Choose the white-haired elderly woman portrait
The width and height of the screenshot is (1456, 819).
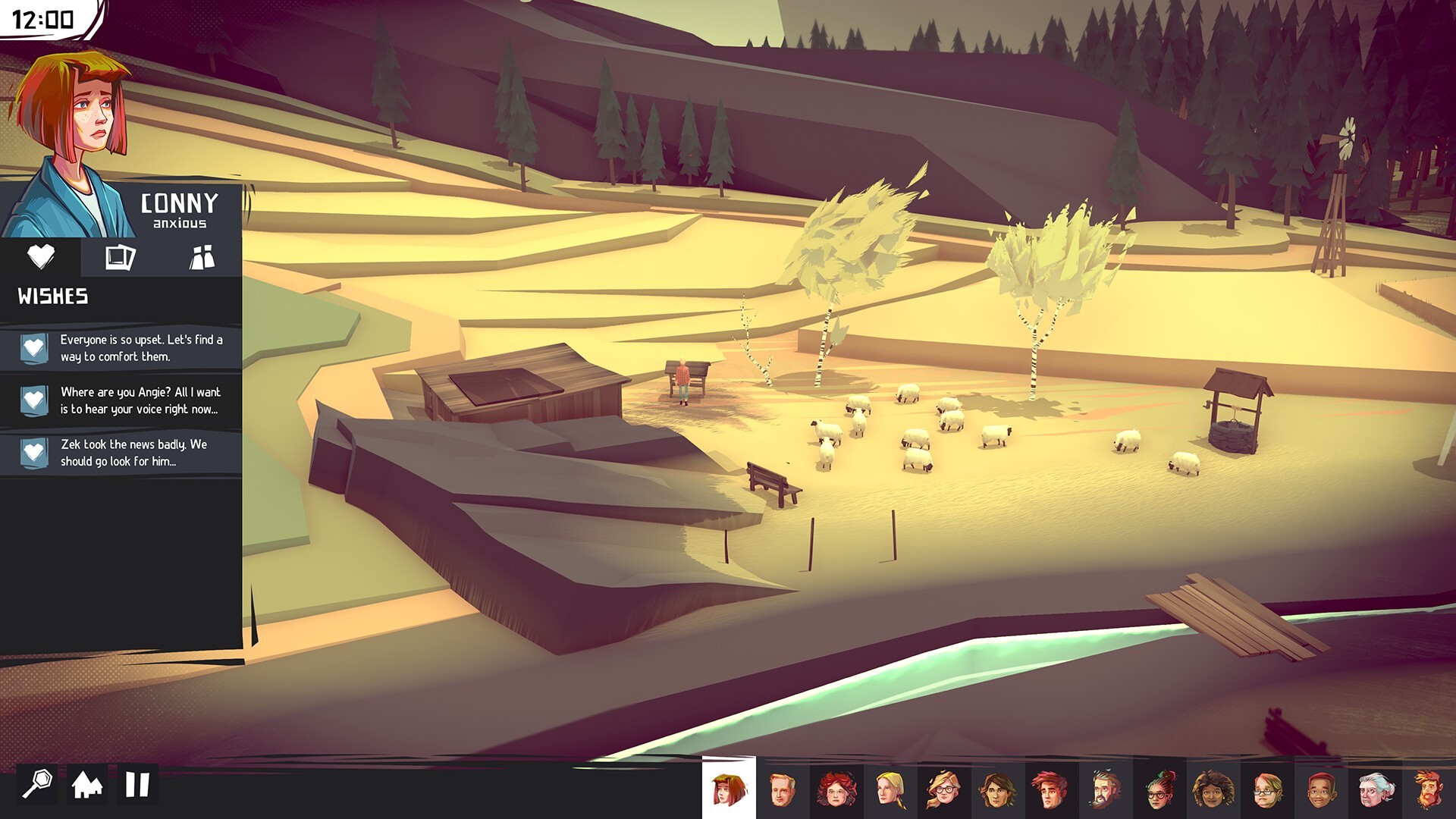[1374, 789]
